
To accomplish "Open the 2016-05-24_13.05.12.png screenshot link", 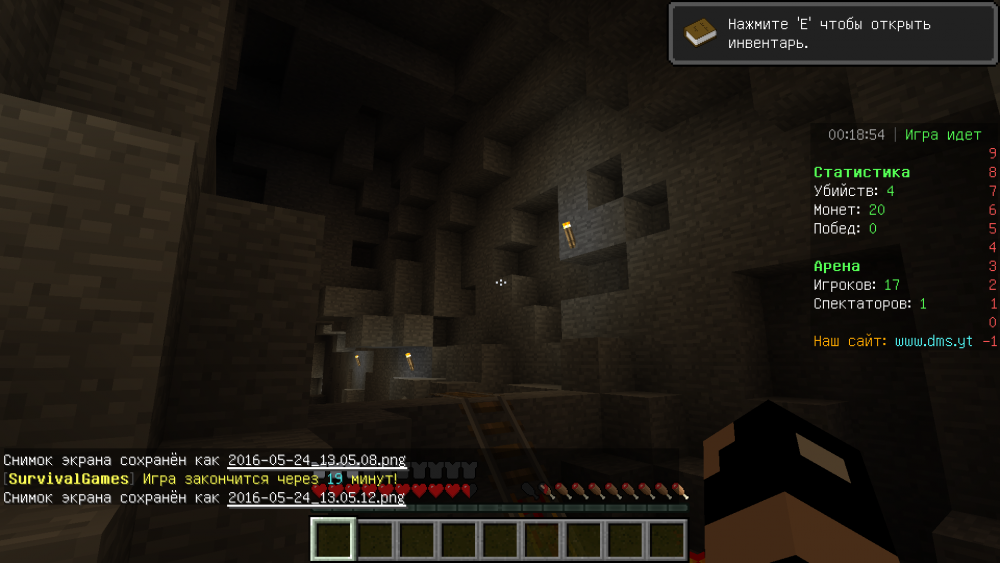I will (x=316, y=497).
